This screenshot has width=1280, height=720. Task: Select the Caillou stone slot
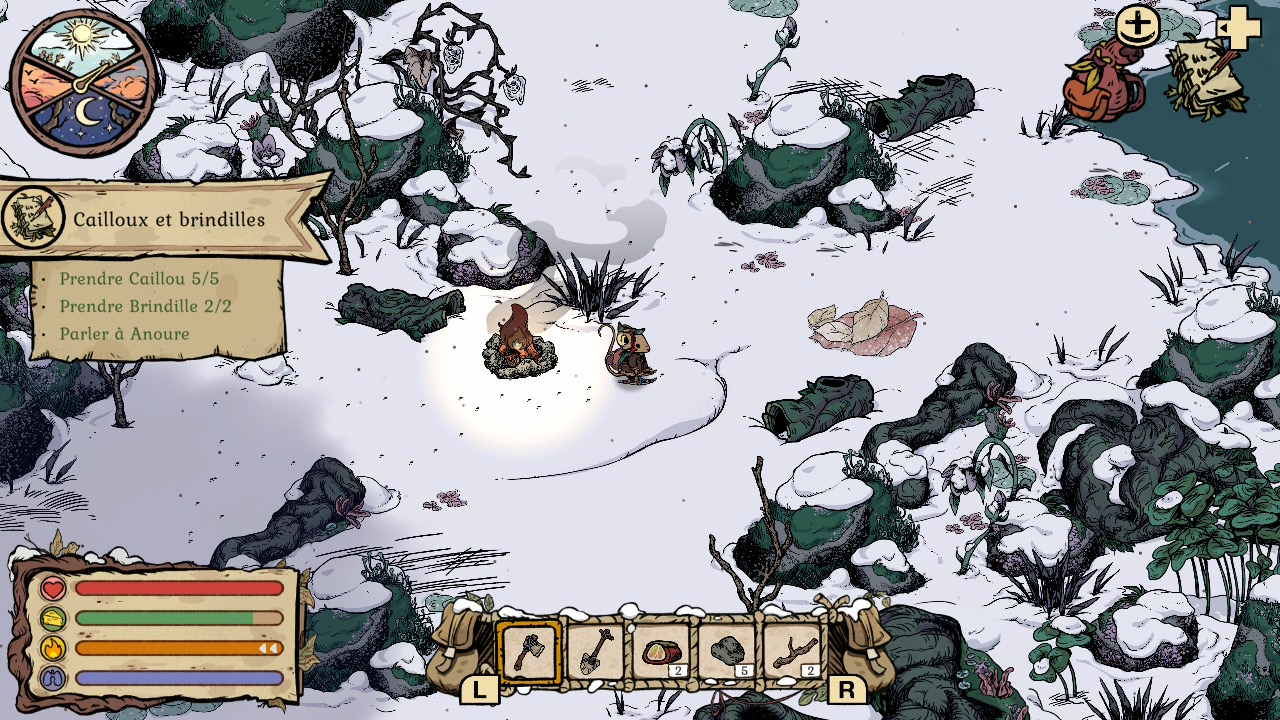(727, 653)
